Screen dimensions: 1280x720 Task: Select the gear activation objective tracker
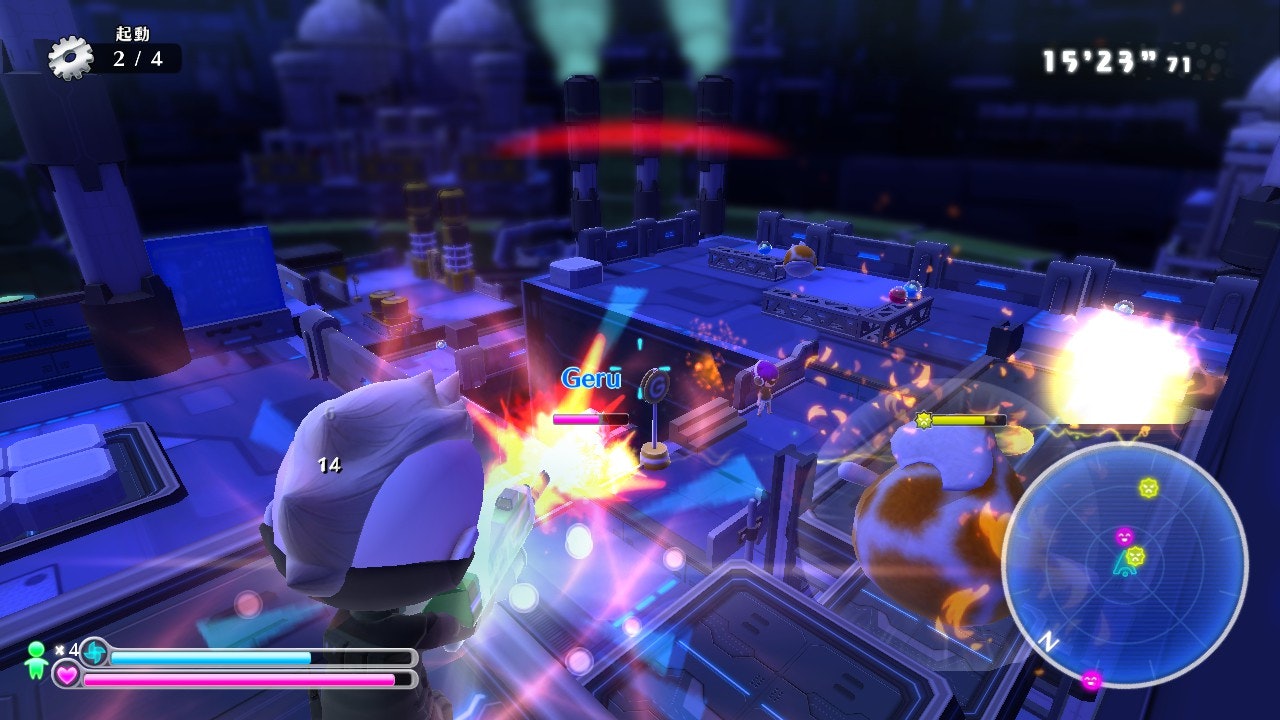pyautogui.click(x=112, y=56)
